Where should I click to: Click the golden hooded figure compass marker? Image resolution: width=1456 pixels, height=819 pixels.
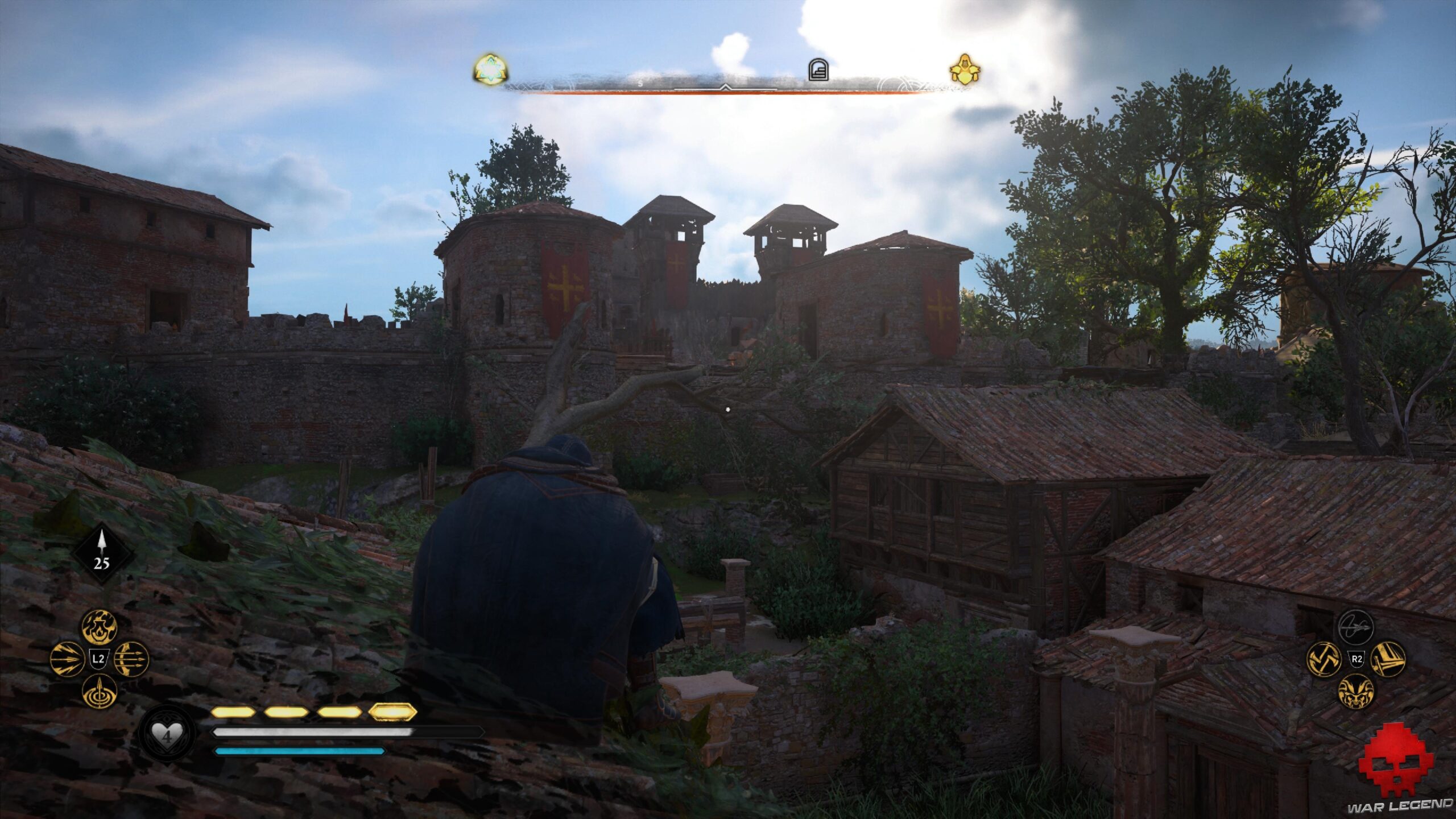[x=965, y=71]
